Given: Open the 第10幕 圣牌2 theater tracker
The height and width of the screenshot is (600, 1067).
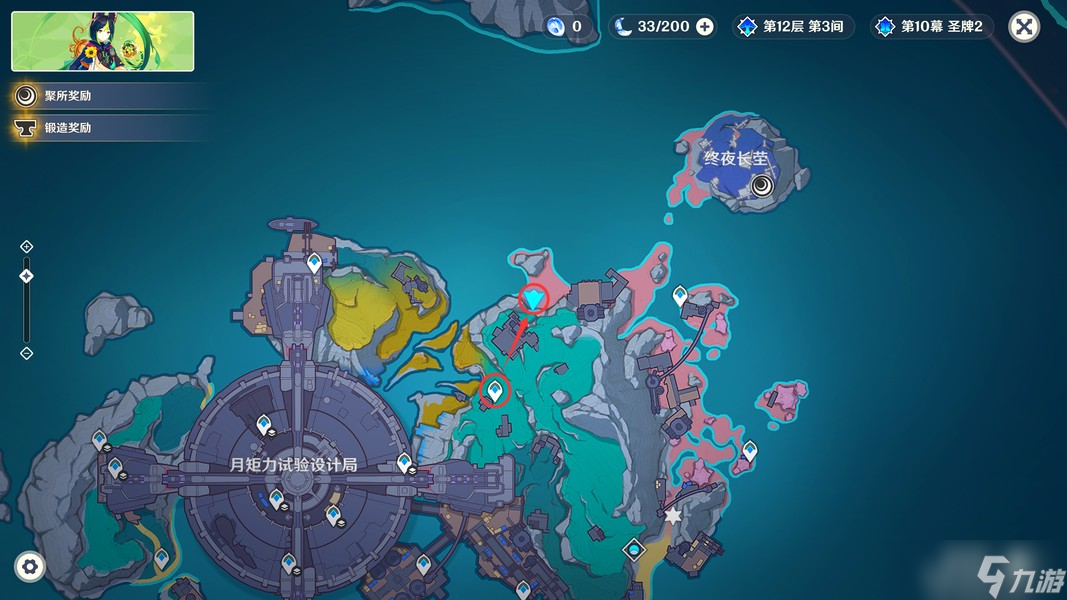Looking at the screenshot, I should point(932,27).
